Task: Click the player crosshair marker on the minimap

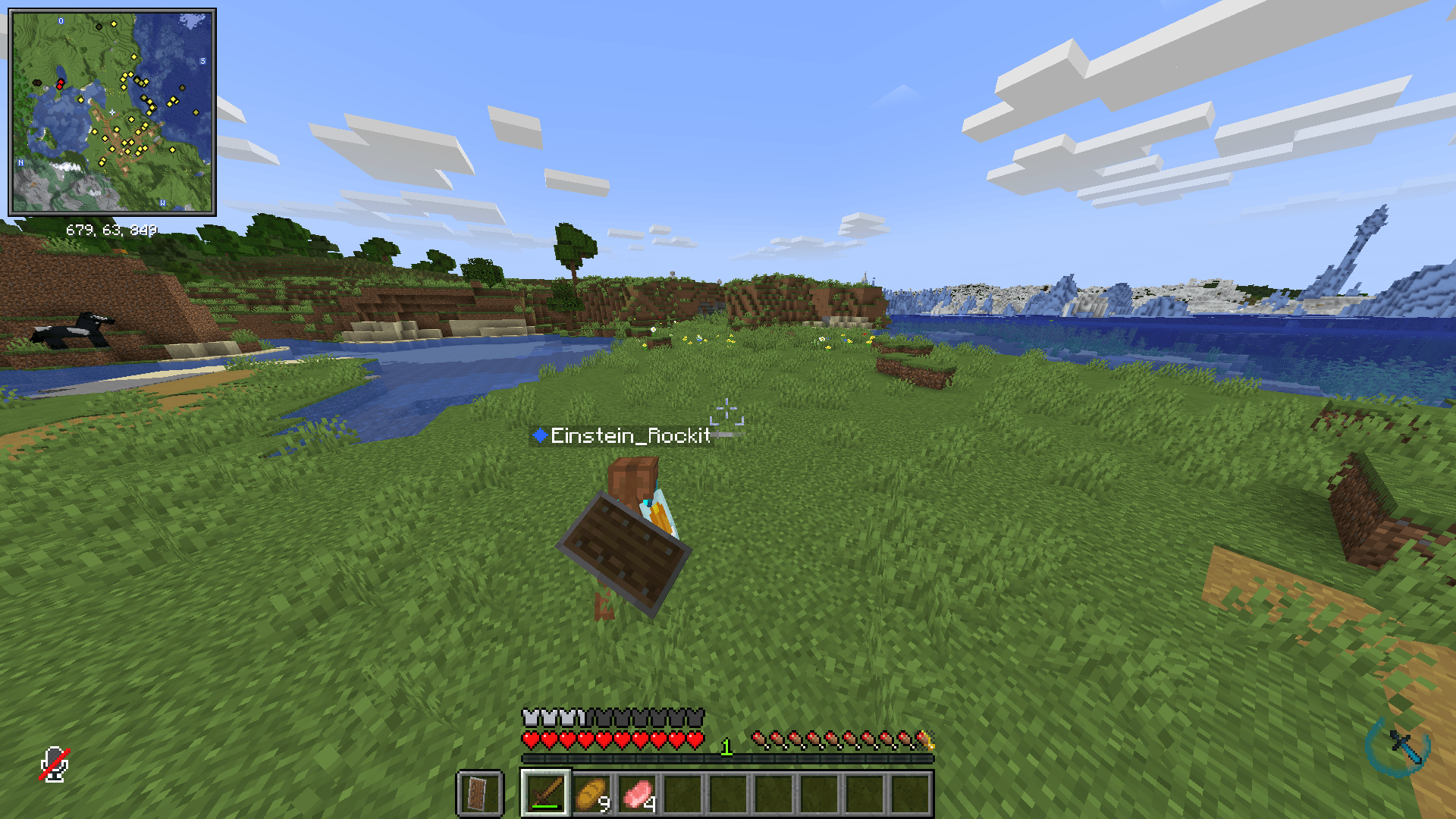Action: click(111, 111)
